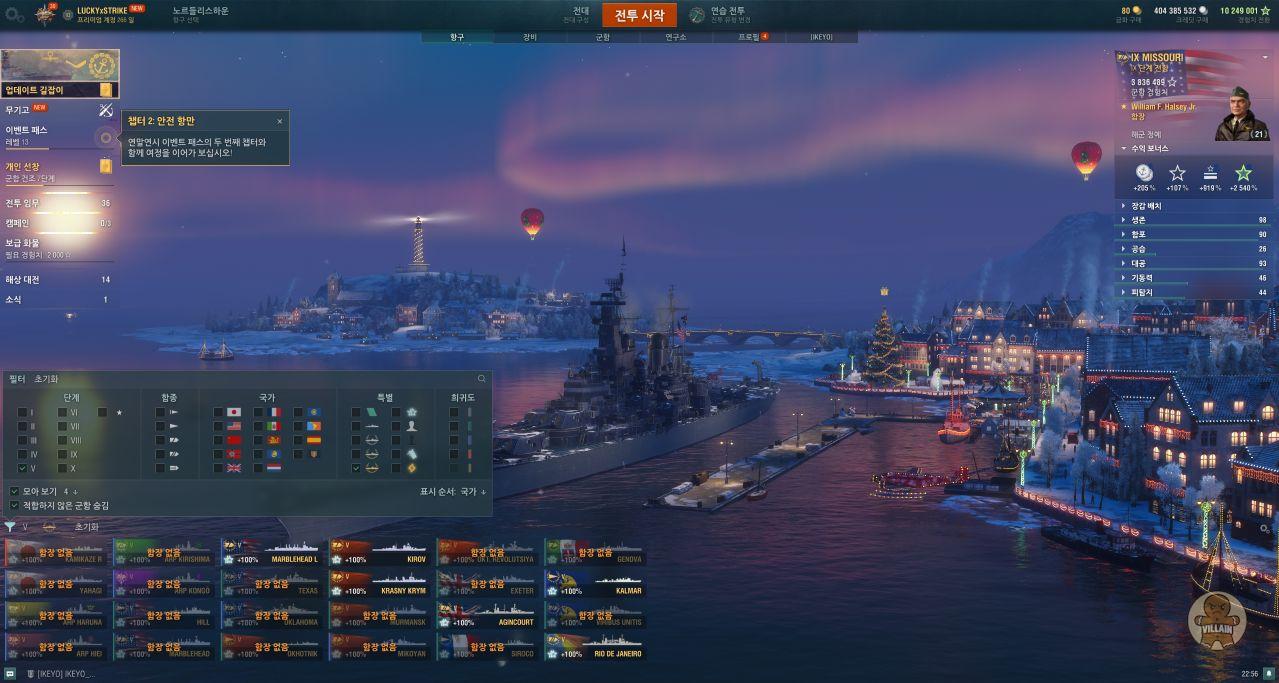1279x683 pixels.
Task: Start the battle with the orange 전투 시작 button
Action: tap(639, 15)
